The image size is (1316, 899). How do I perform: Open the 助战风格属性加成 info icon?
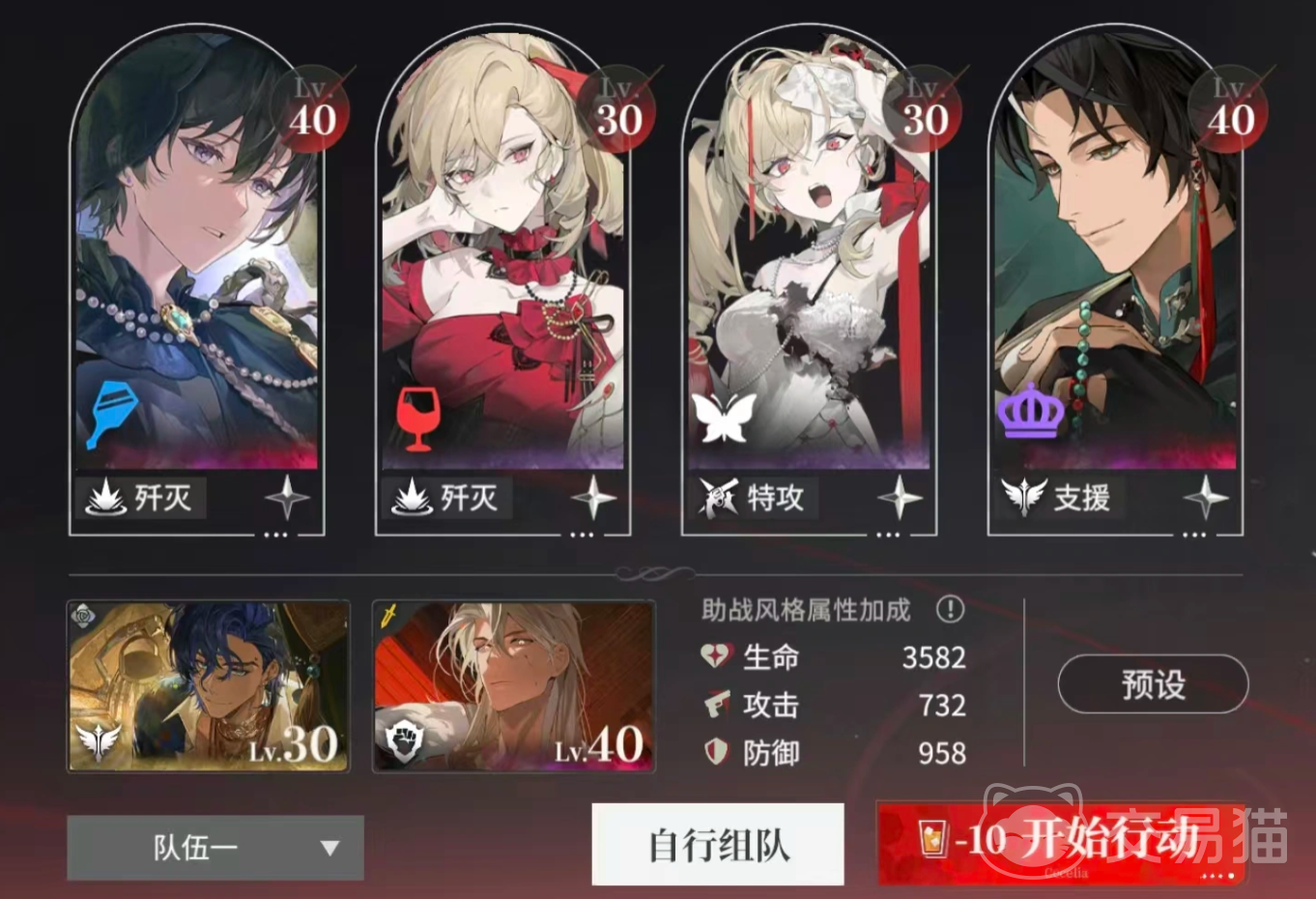(951, 610)
